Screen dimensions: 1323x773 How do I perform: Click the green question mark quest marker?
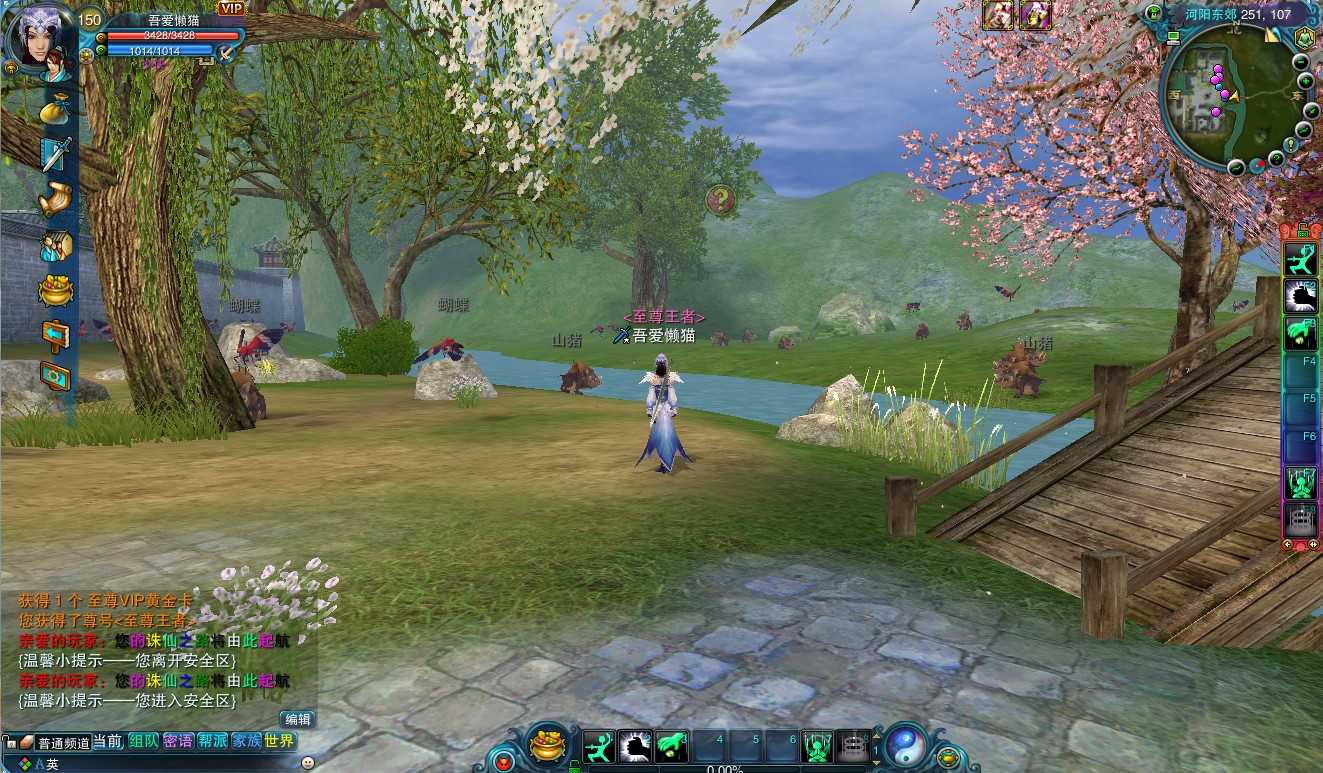[x=720, y=200]
